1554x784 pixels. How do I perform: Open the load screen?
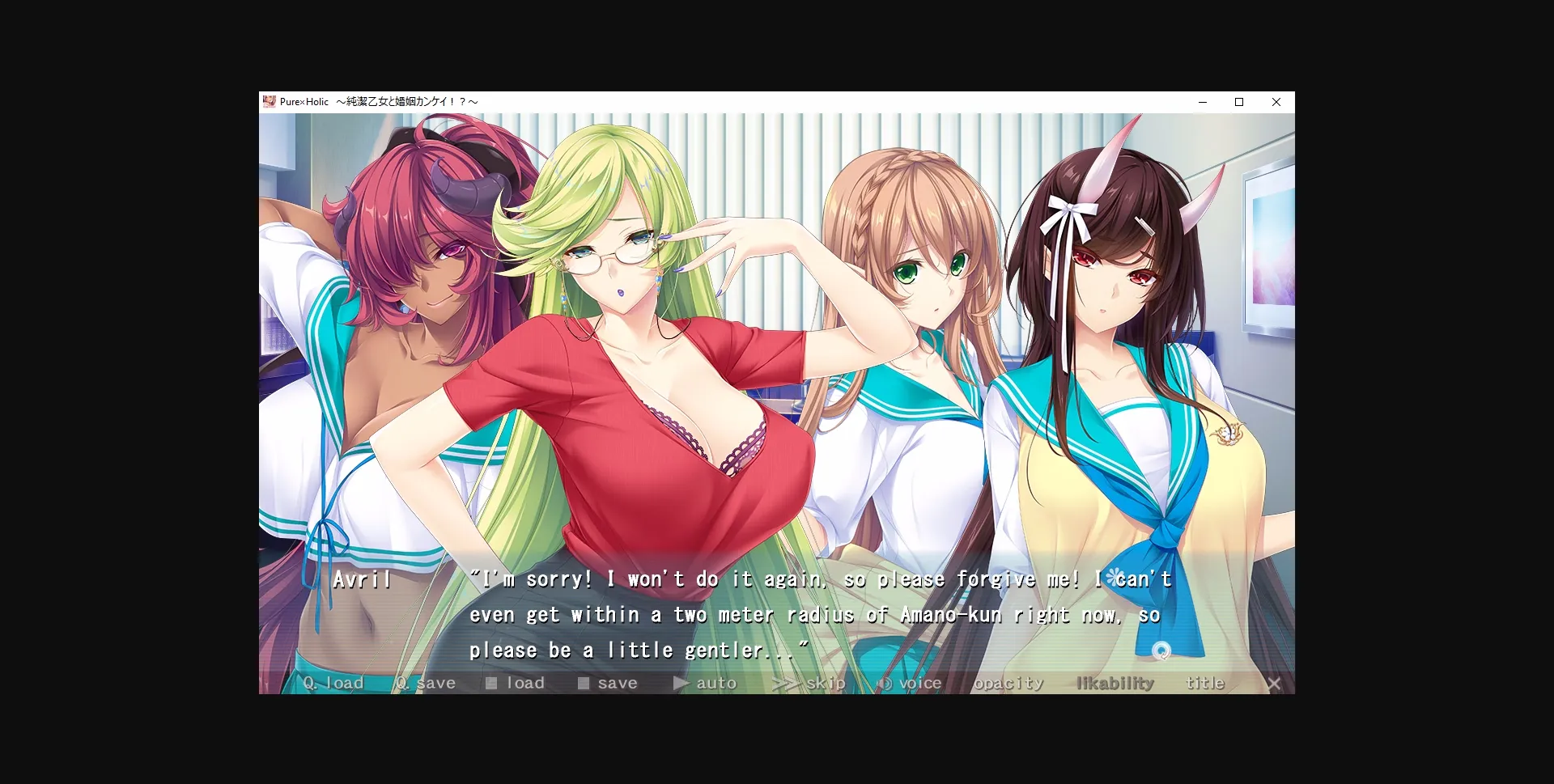(x=524, y=682)
